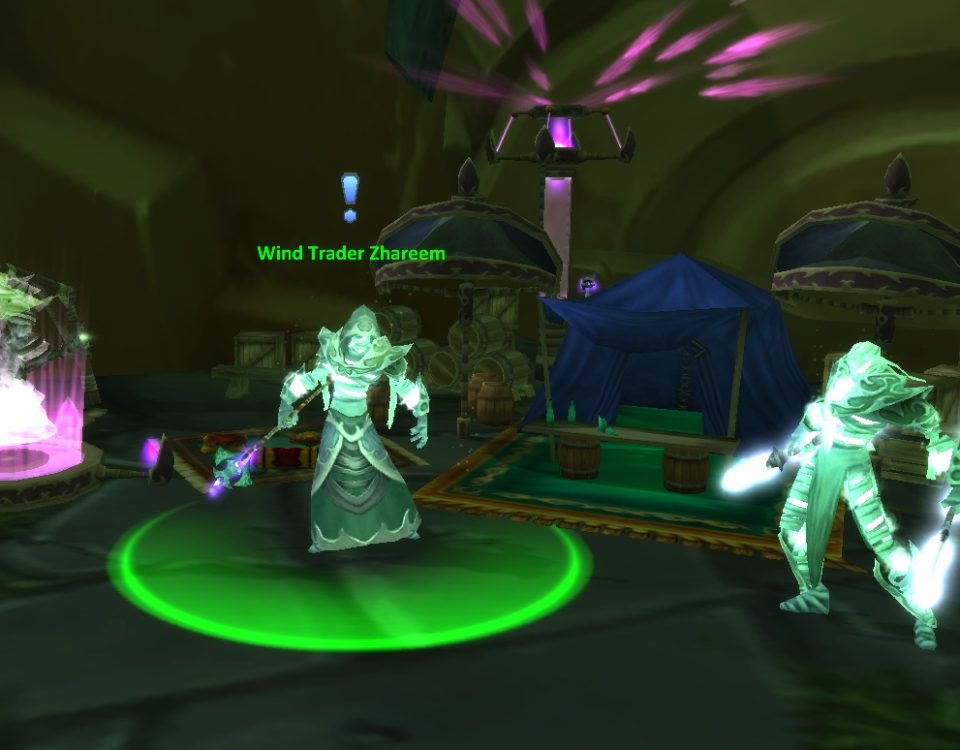
Task: Click the blue quest exclamation marker
Action: pyautogui.click(x=349, y=195)
